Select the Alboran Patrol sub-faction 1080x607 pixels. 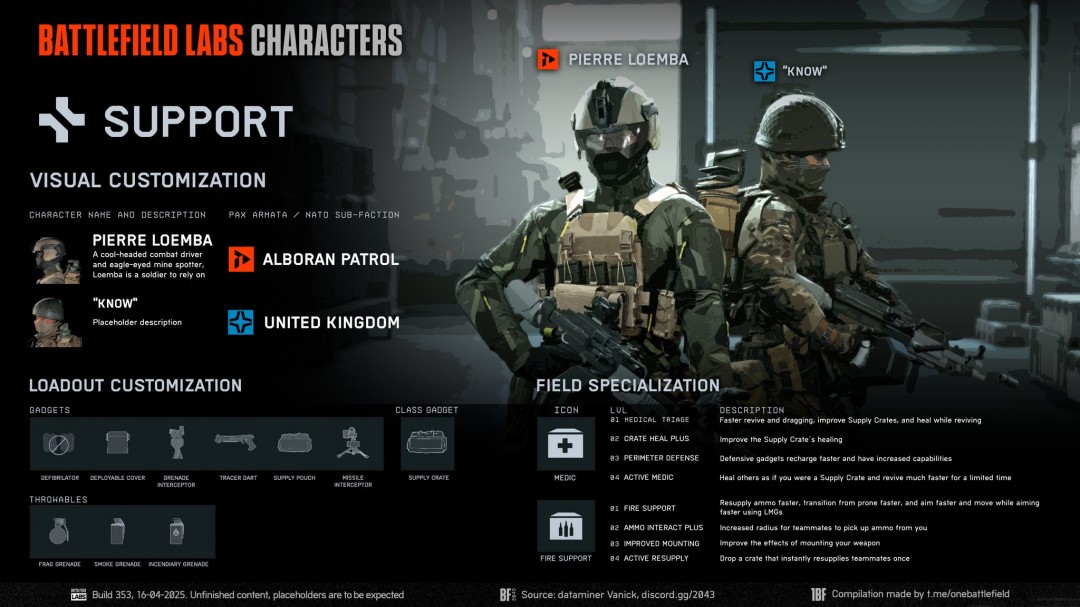coord(314,260)
